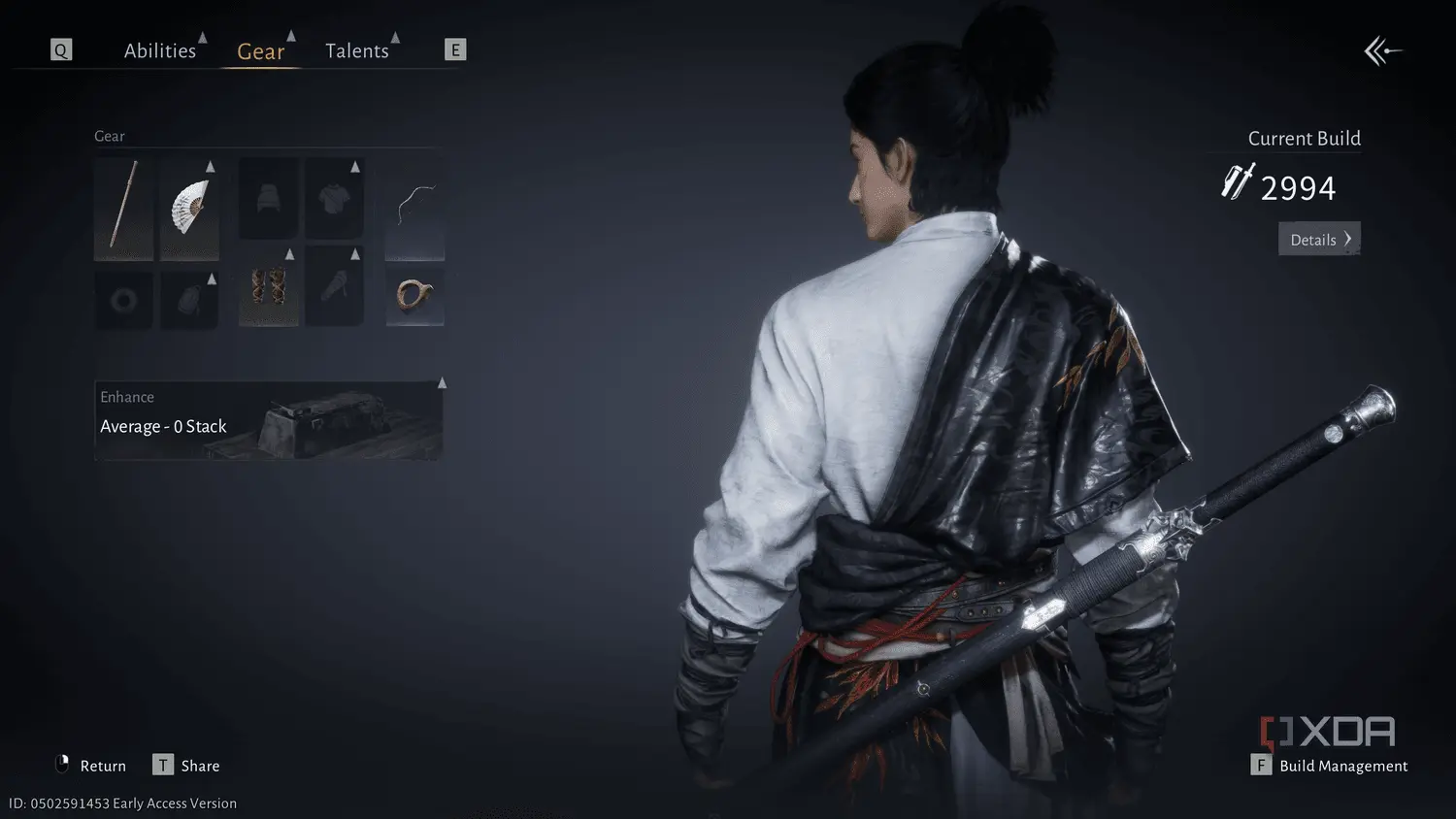Open the pouch accessory slot
1456x819 pixels.
tap(190, 297)
